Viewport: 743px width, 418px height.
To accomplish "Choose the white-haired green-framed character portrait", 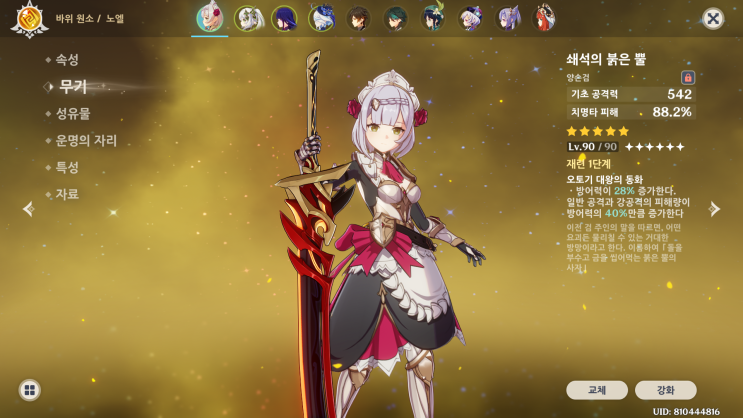I will point(248,18).
